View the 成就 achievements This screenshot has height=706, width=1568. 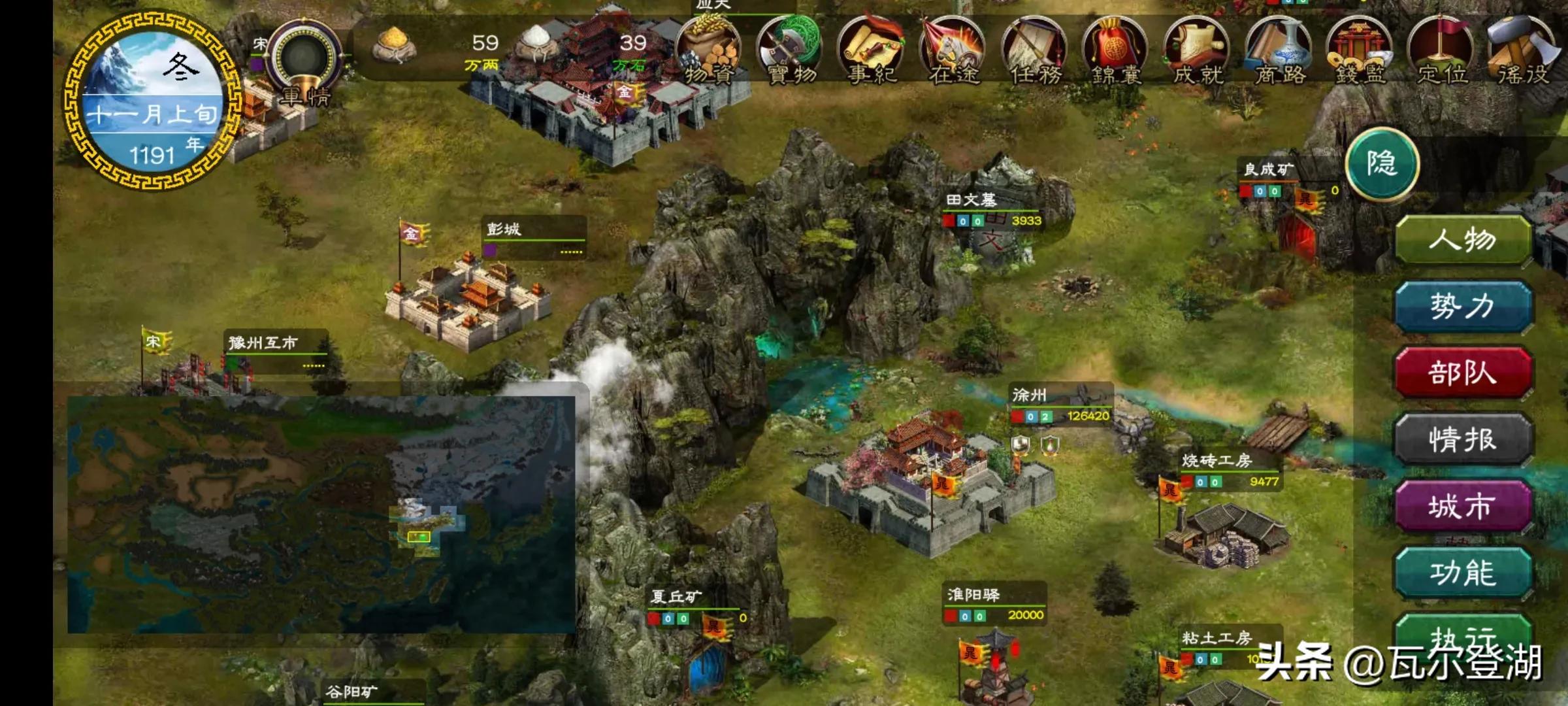tap(1198, 51)
